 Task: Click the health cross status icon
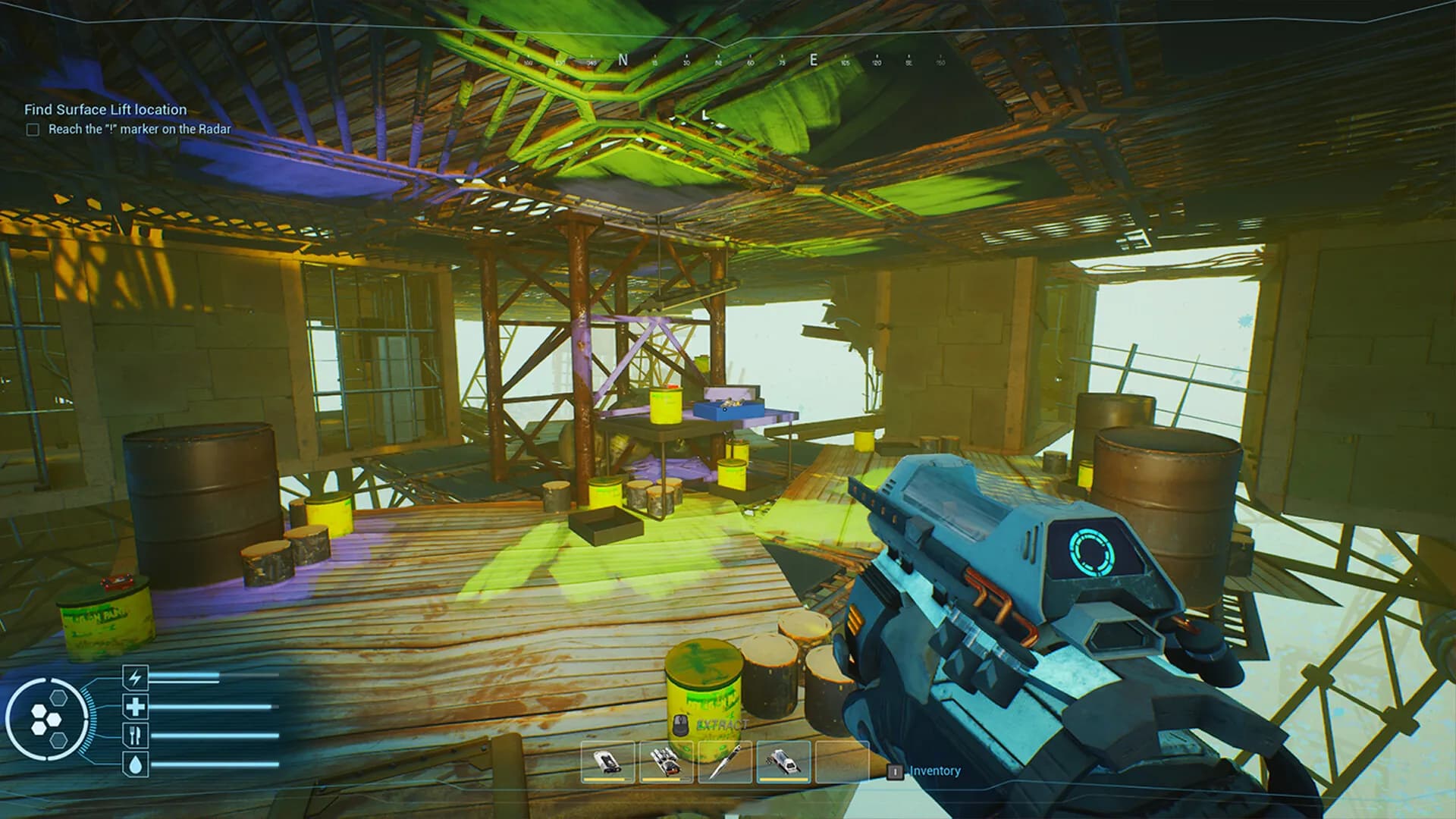point(136,707)
